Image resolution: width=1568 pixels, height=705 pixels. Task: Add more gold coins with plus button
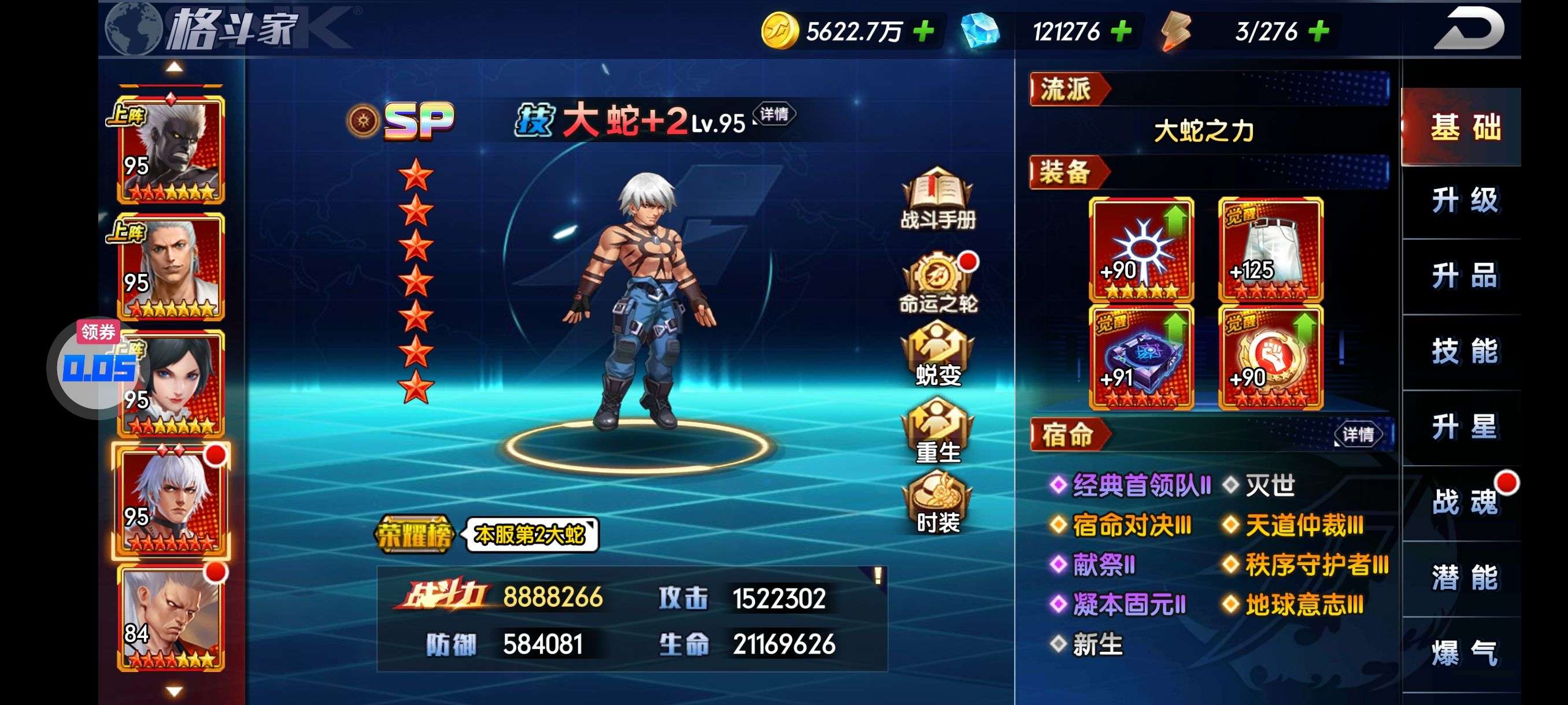(x=923, y=31)
